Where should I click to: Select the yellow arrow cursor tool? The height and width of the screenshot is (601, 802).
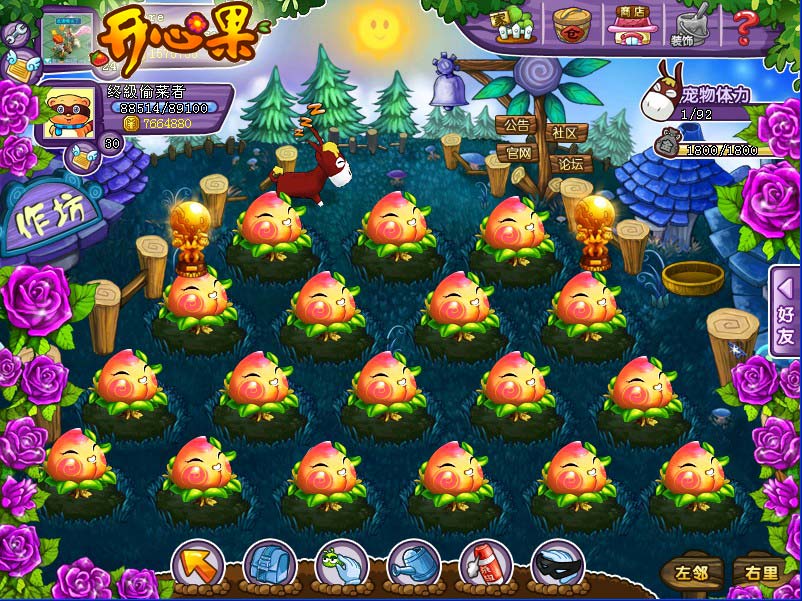coord(197,566)
